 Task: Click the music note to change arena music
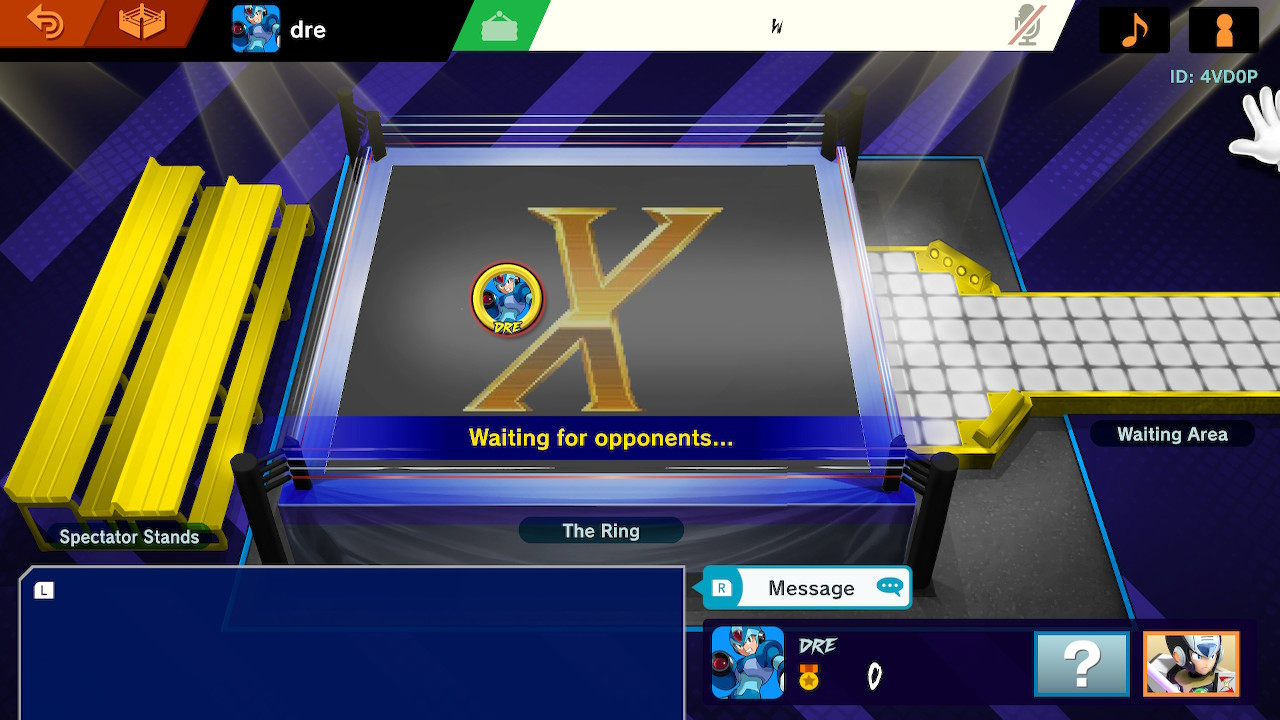coord(1133,29)
